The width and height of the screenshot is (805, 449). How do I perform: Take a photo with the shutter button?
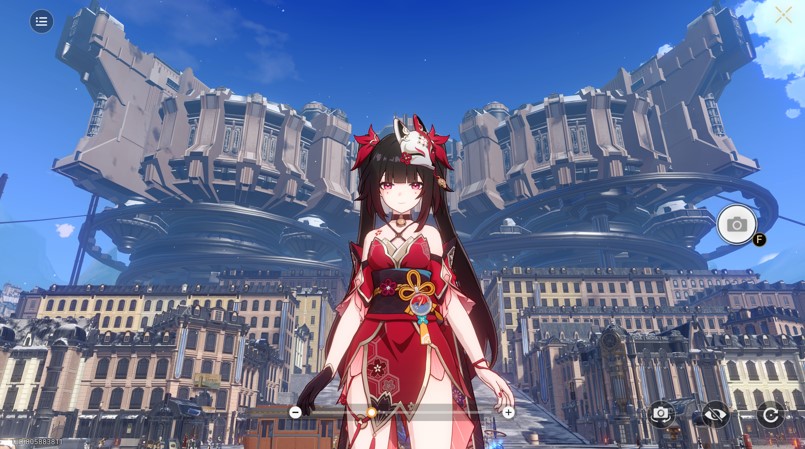[x=736, y=224]
